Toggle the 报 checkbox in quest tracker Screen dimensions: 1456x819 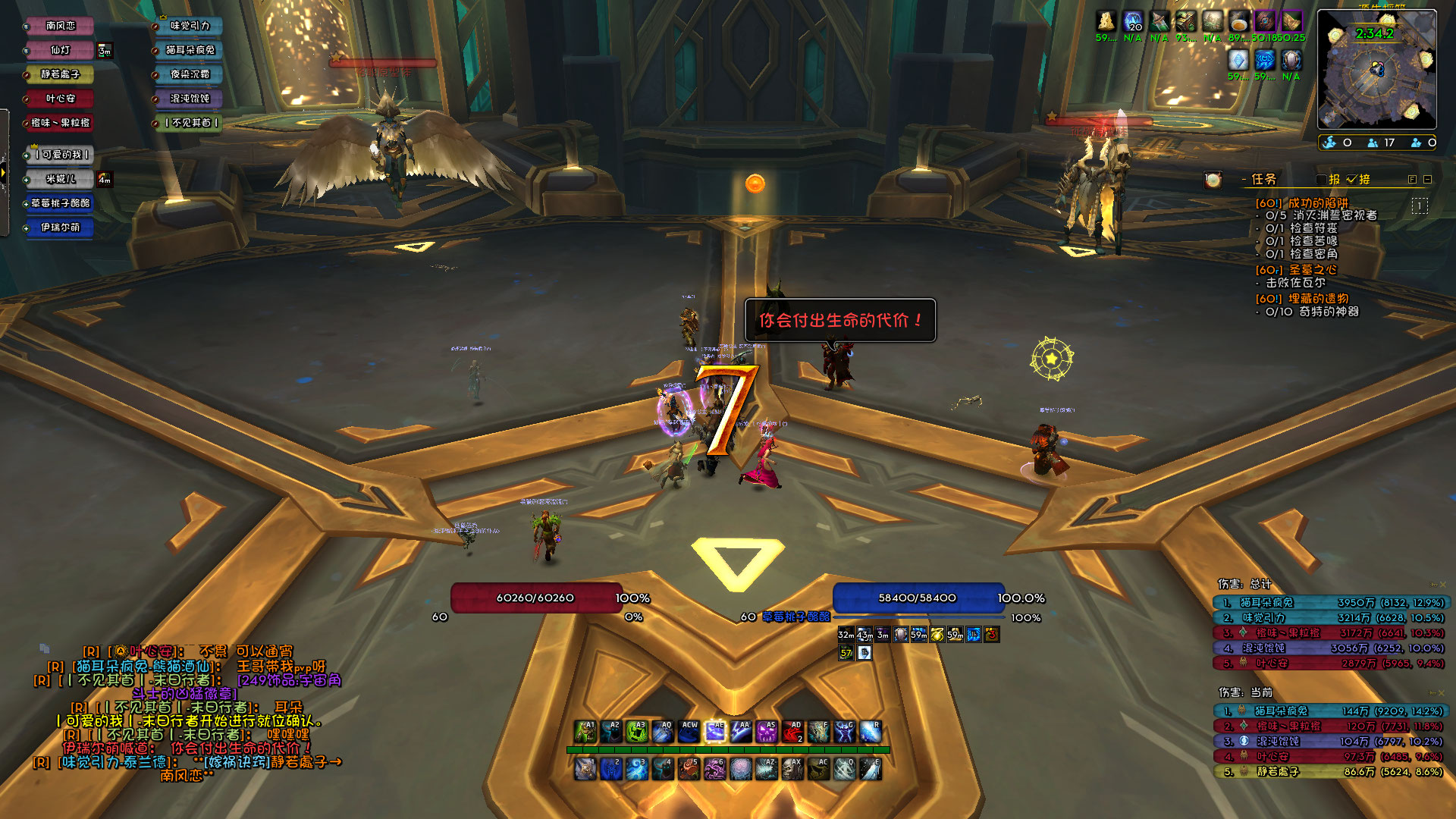point(1322,180)
